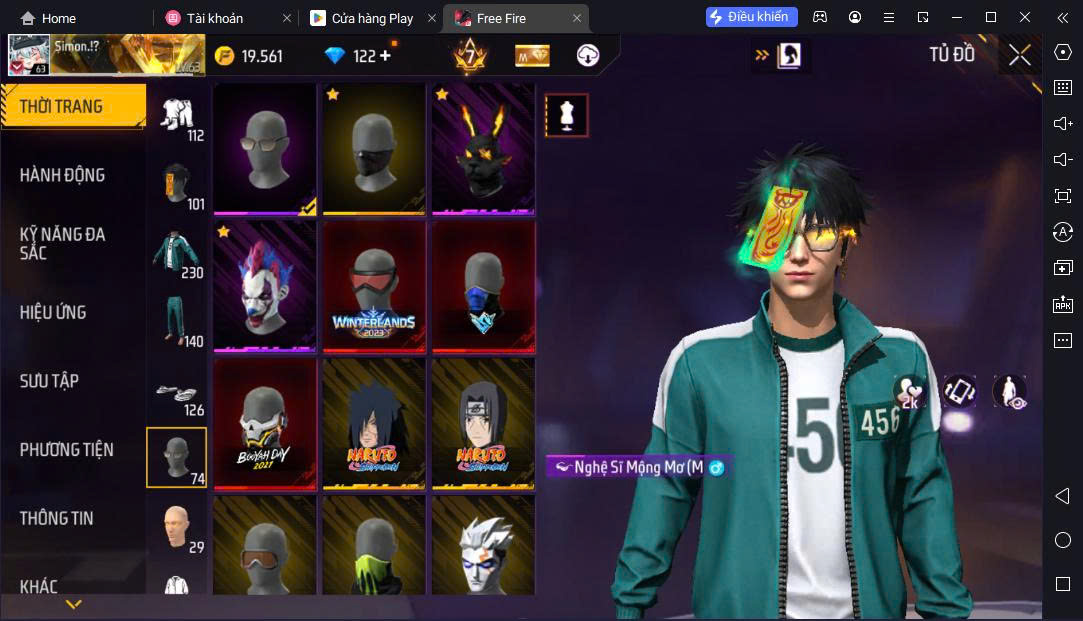This screenshot has height=621, width=1083.
Task: Open the green pants subcategory
Action: click(177, 321)
